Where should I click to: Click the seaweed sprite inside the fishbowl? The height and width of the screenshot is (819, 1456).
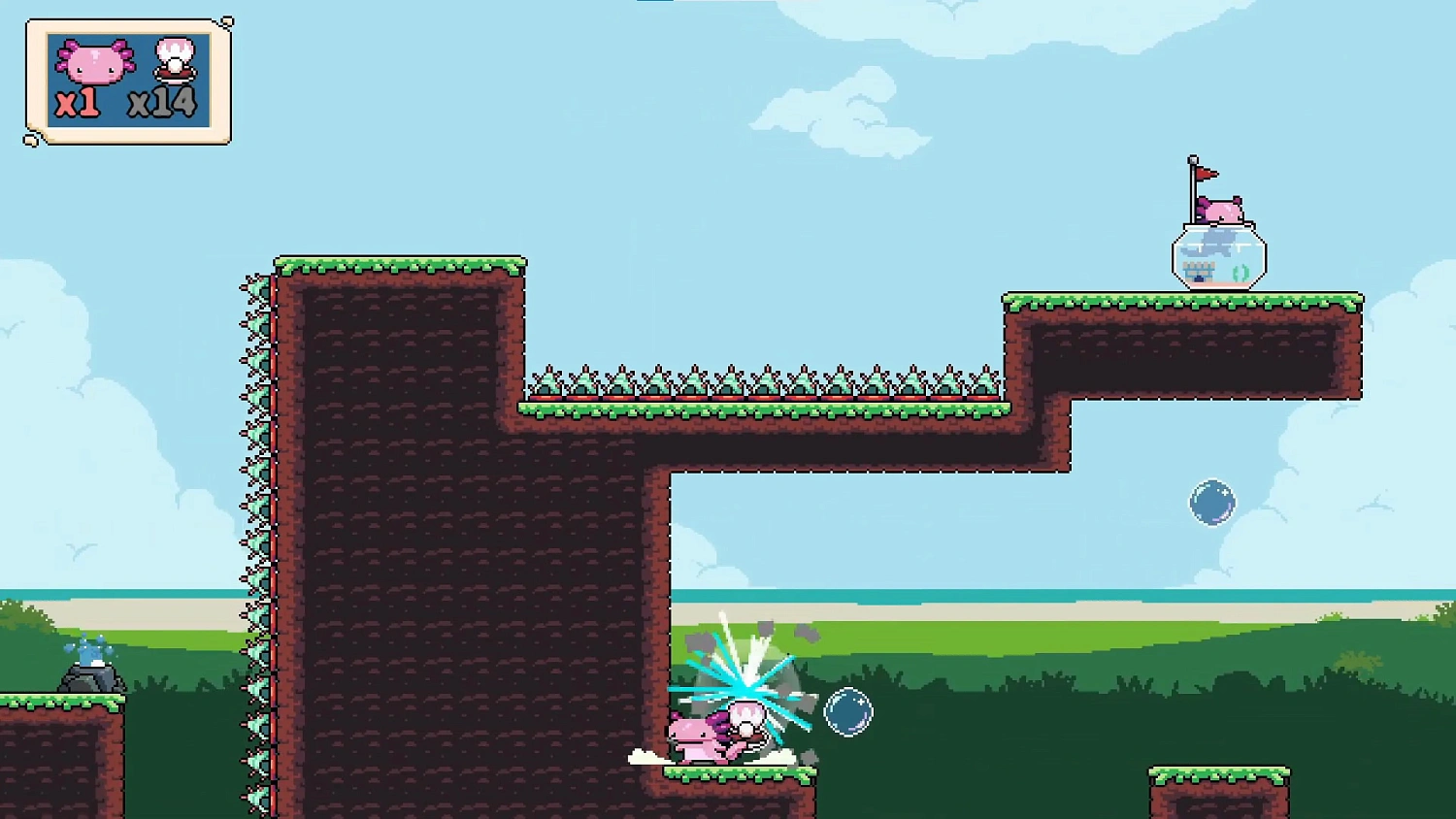[x=1241, y=273]
